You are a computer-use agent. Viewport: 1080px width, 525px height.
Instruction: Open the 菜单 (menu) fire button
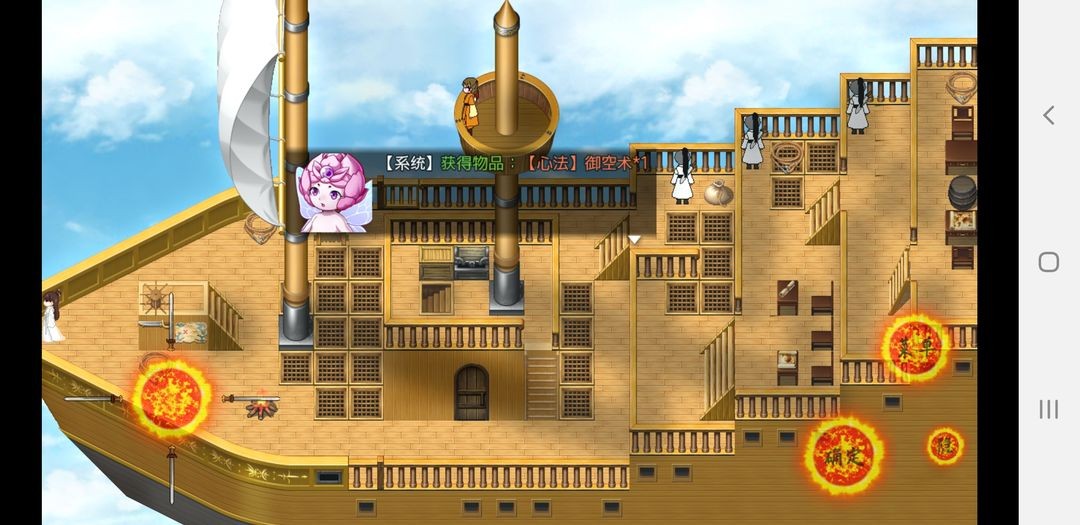pyautogui.click(x=915, y=348)
